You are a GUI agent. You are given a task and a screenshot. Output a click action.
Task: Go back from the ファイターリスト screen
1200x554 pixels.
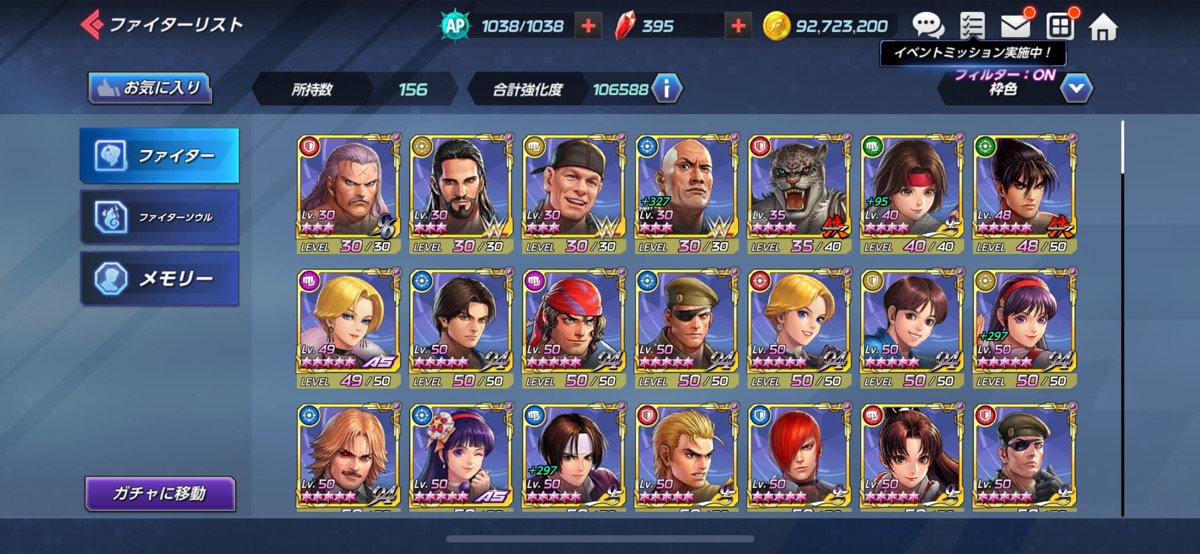pyautogui.click(x=92, y=24)
